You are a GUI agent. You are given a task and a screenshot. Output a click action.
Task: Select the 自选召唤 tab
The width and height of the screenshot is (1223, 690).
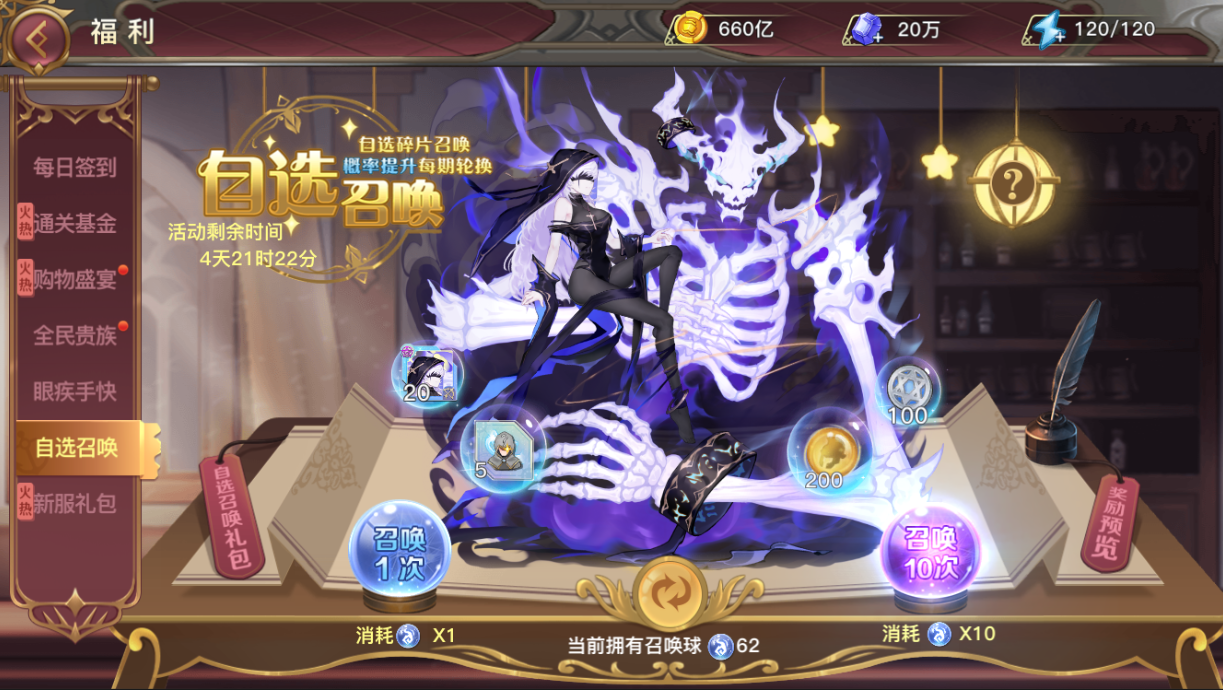[78, 448]
